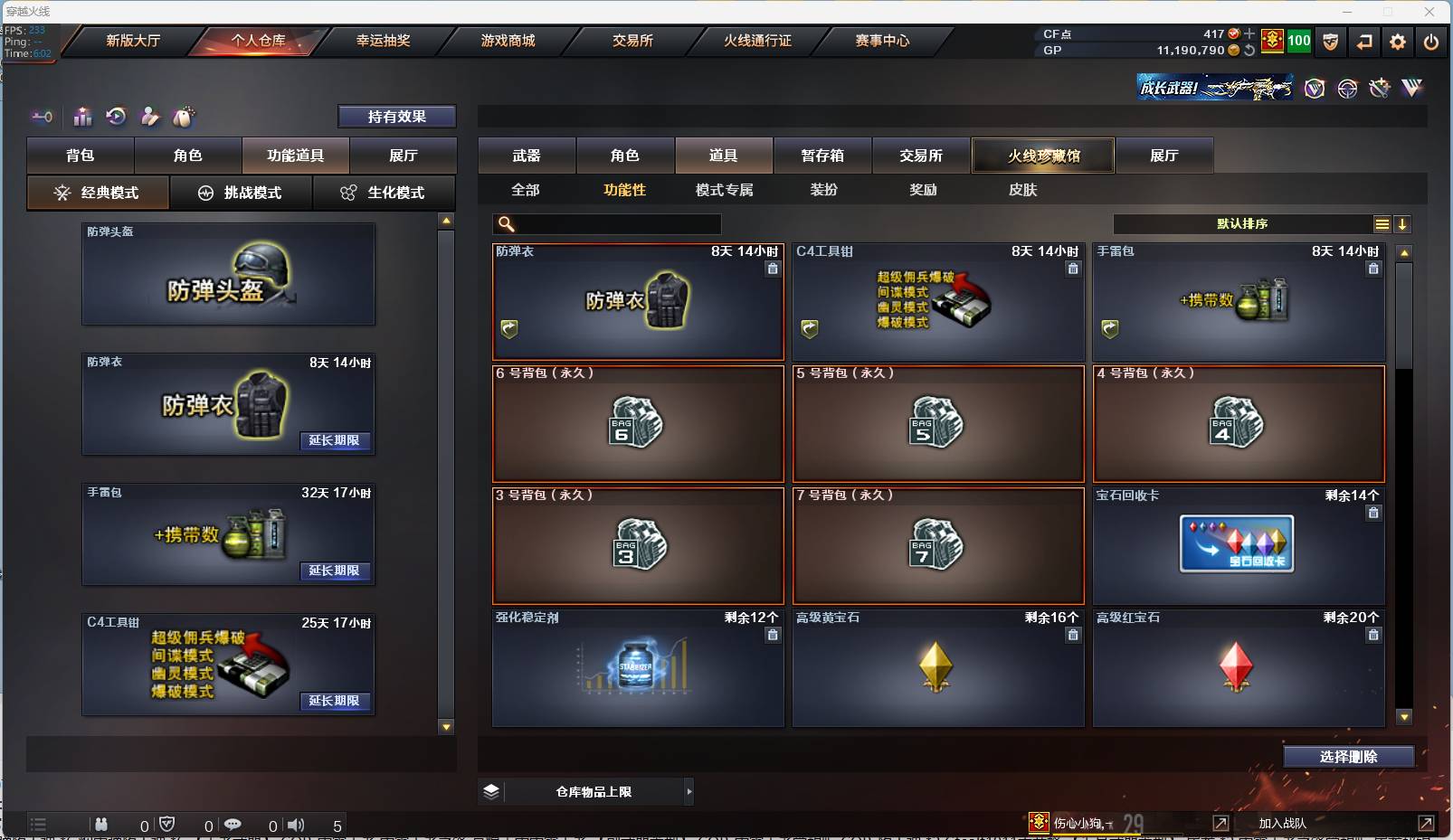Switch to the 火线珍藏馆 tab
Screen dimensions: 1453x840
click(1044, 155)
